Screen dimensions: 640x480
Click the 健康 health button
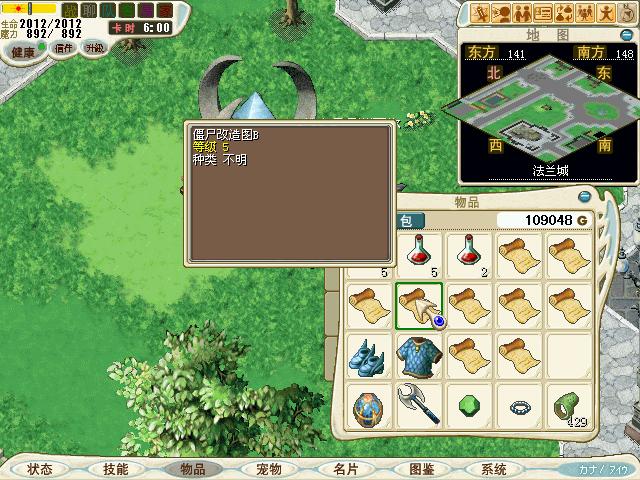tap(23, 51)
